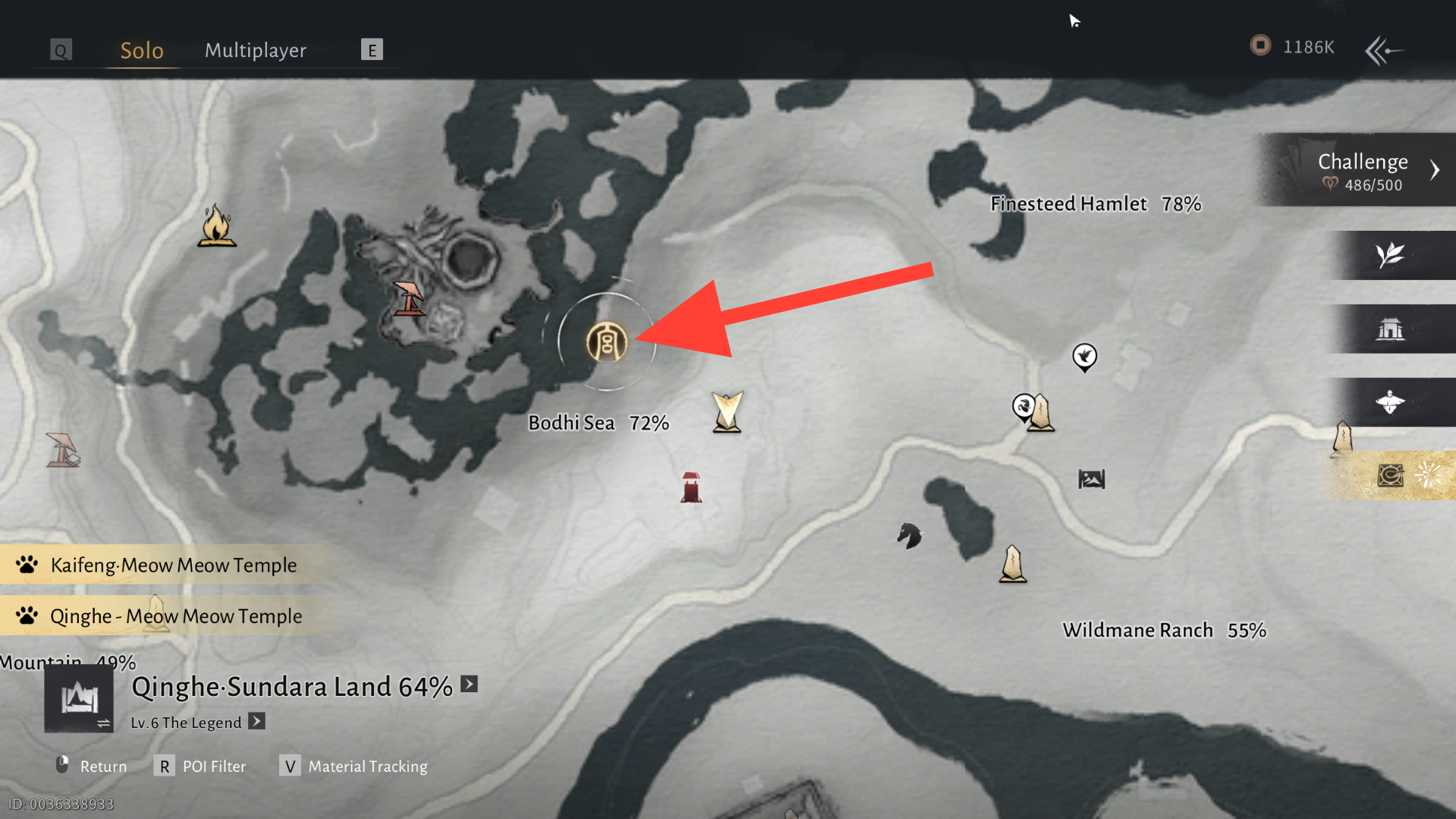The width and height of the screenshot is (1456, 819).
Task: Select the bird filter icon on the sidebar
Action: tap(1390, 402)
